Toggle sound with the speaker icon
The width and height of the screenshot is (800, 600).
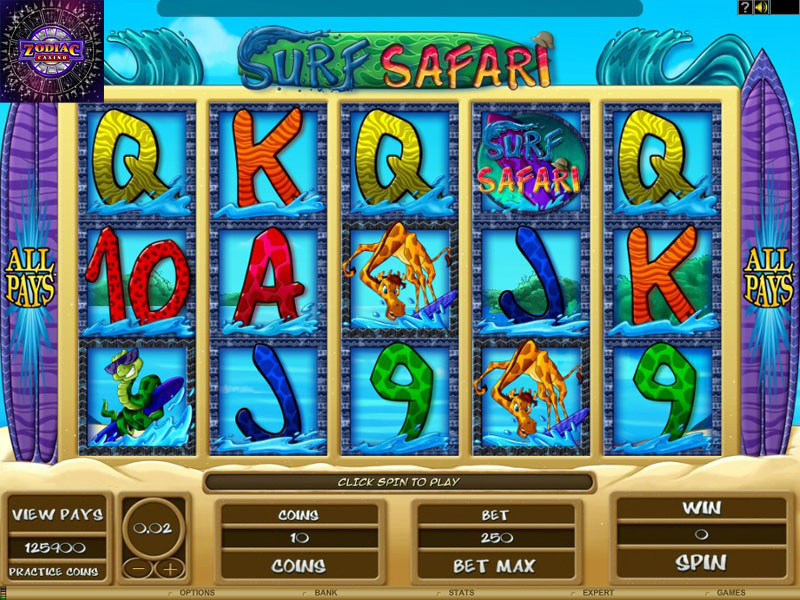point(761,8)
